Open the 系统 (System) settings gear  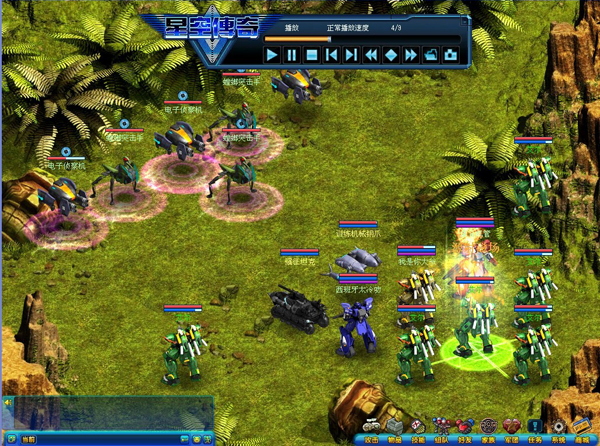(559, 431)
